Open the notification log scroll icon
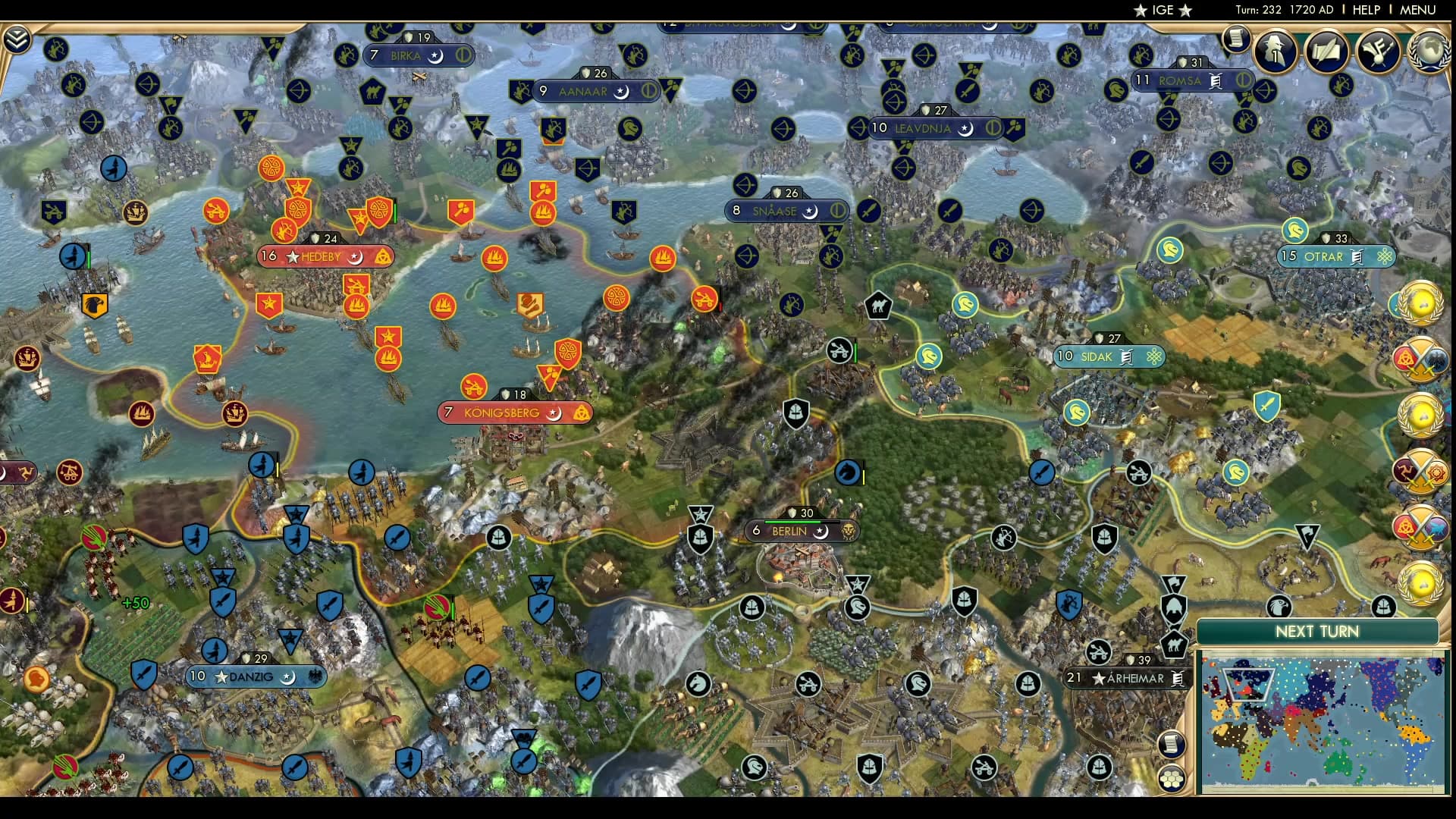 pos(1236,38)
